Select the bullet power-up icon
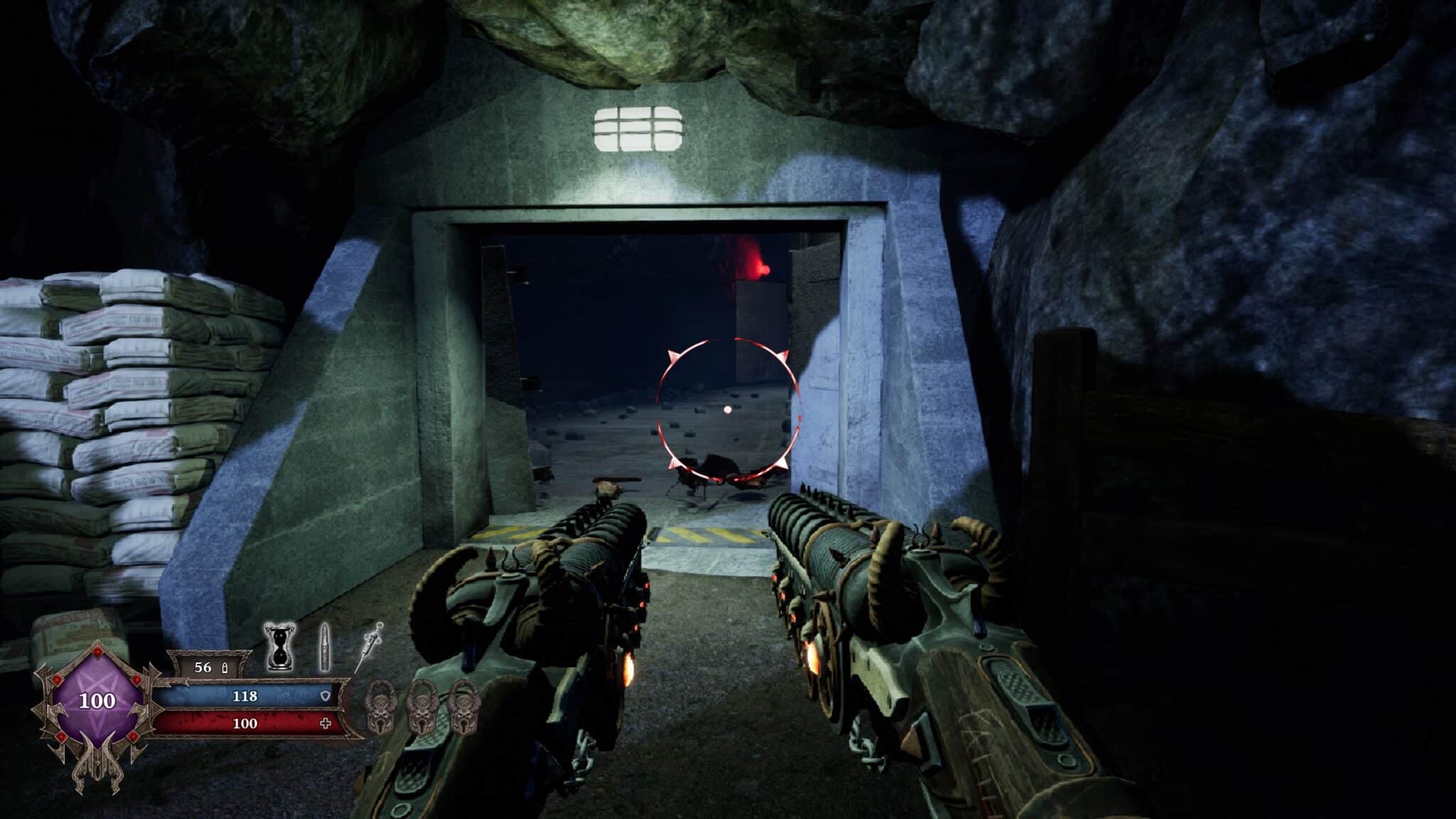This screenshot has height=819, width=1456. pyautogui.click(x=325, y=647)
